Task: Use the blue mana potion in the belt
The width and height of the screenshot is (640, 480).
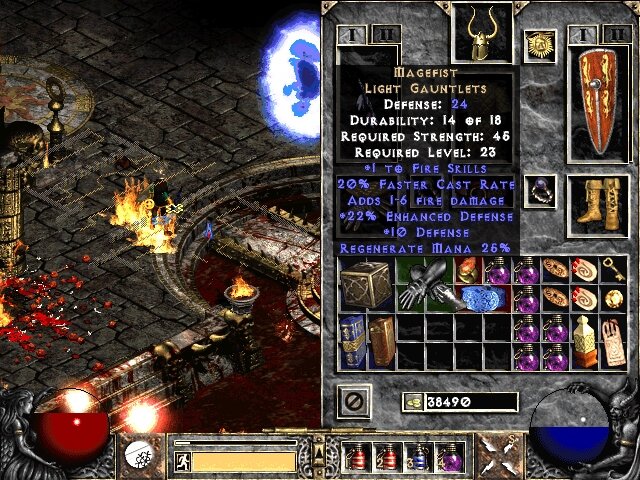Action: coord(420,456)
